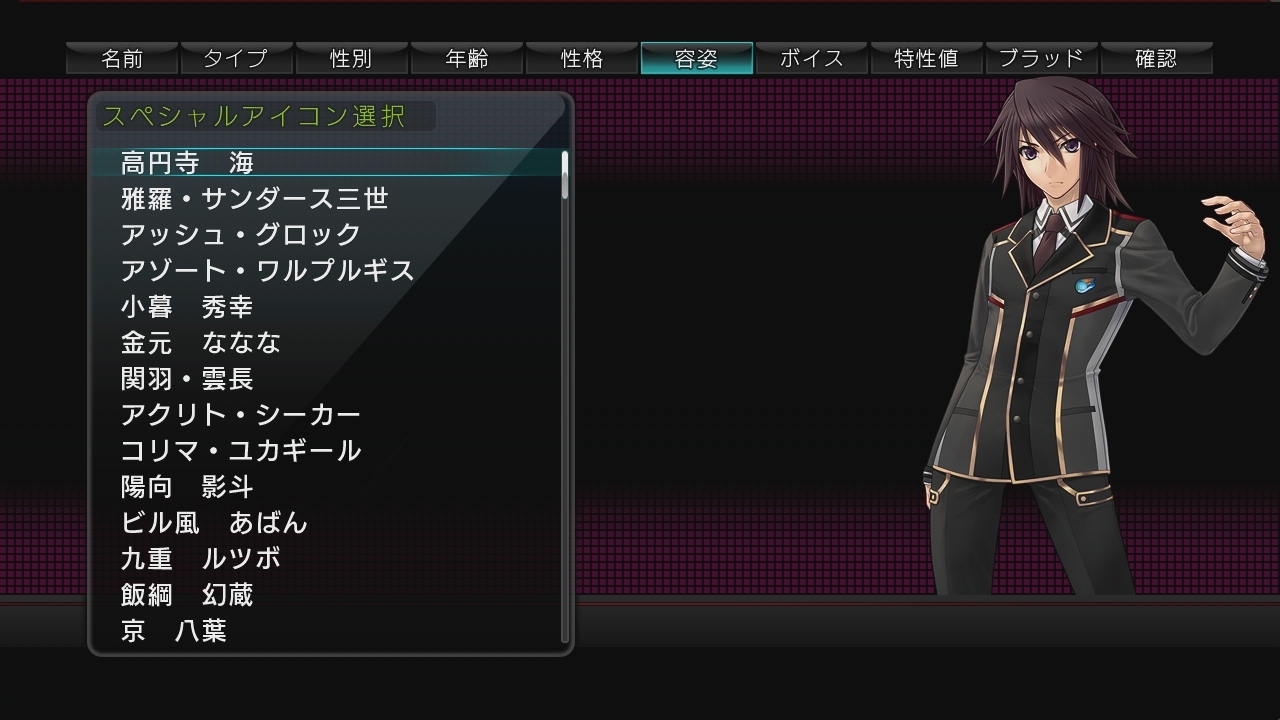This screenshot has width=1280, height=720.
Task: Choose 飯綱 幻蔵 special icon
Action: 187,594
